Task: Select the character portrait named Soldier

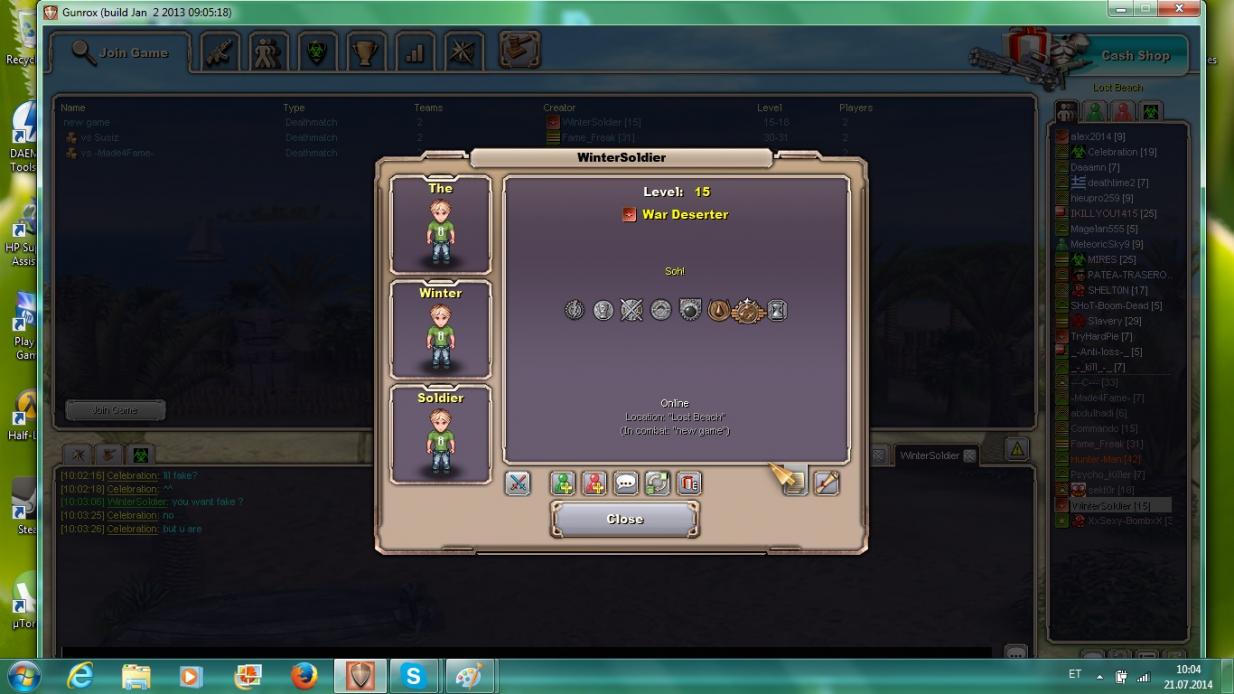Action: [440, 435]
